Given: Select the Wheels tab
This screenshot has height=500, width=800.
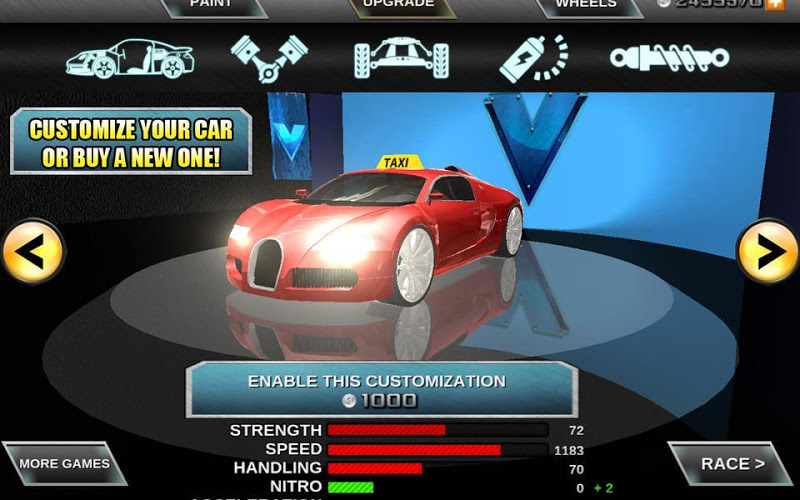Looking at the screenshot, I should pyautogui.click(x=586, y=6).
